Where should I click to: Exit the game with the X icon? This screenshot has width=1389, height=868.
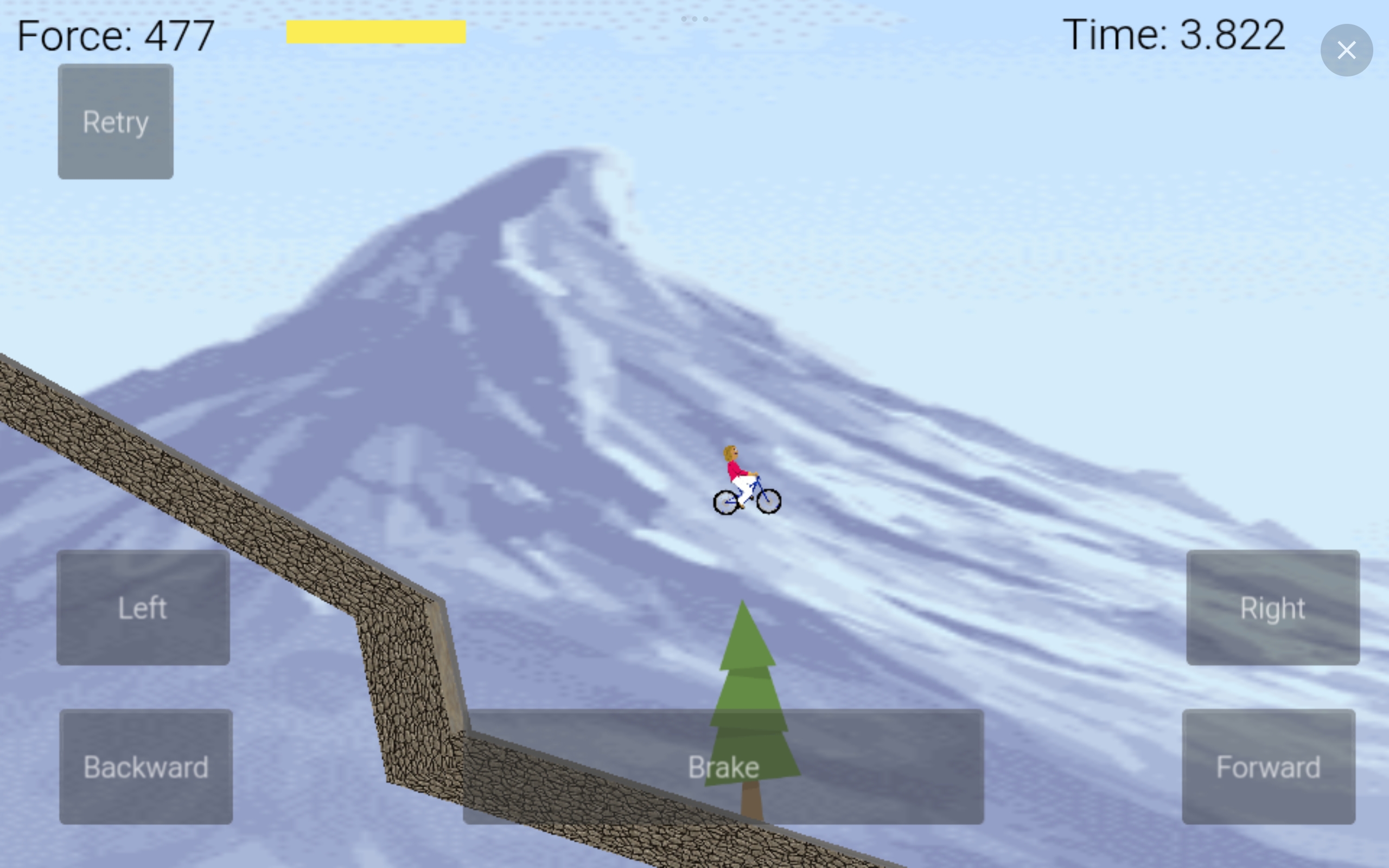(x=1347, y=50)
